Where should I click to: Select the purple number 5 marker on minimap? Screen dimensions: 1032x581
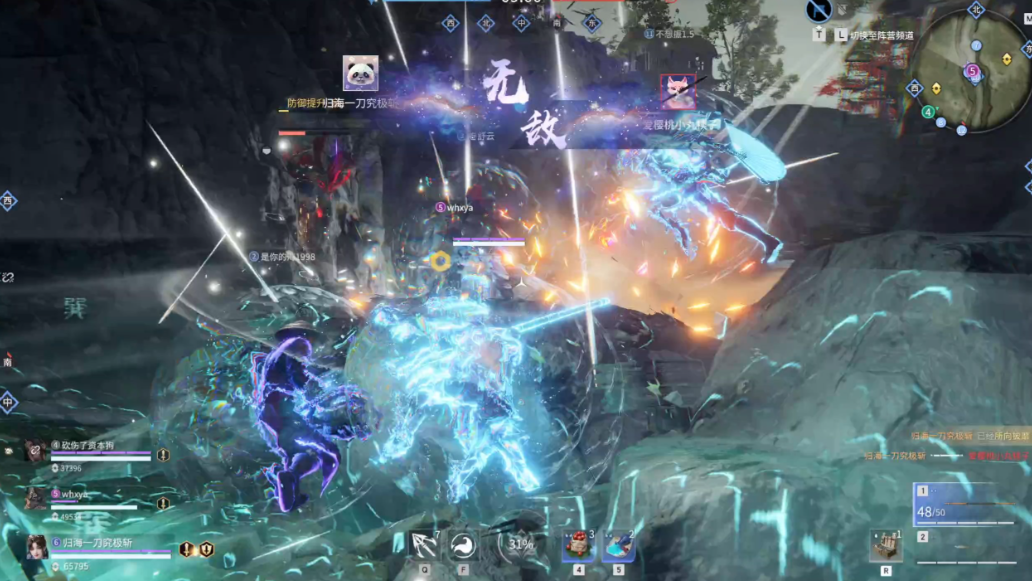pos(972,71)
